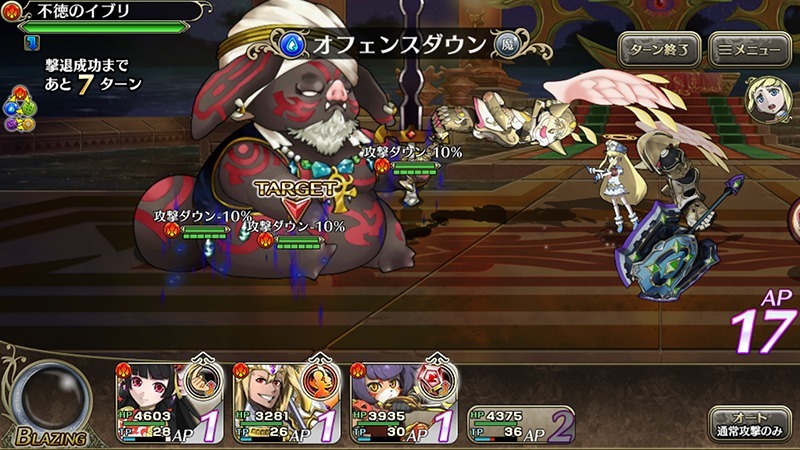End the turn with ターン終了 button
The width and height of the screenshot is (800, 450).
pos(659,48)
